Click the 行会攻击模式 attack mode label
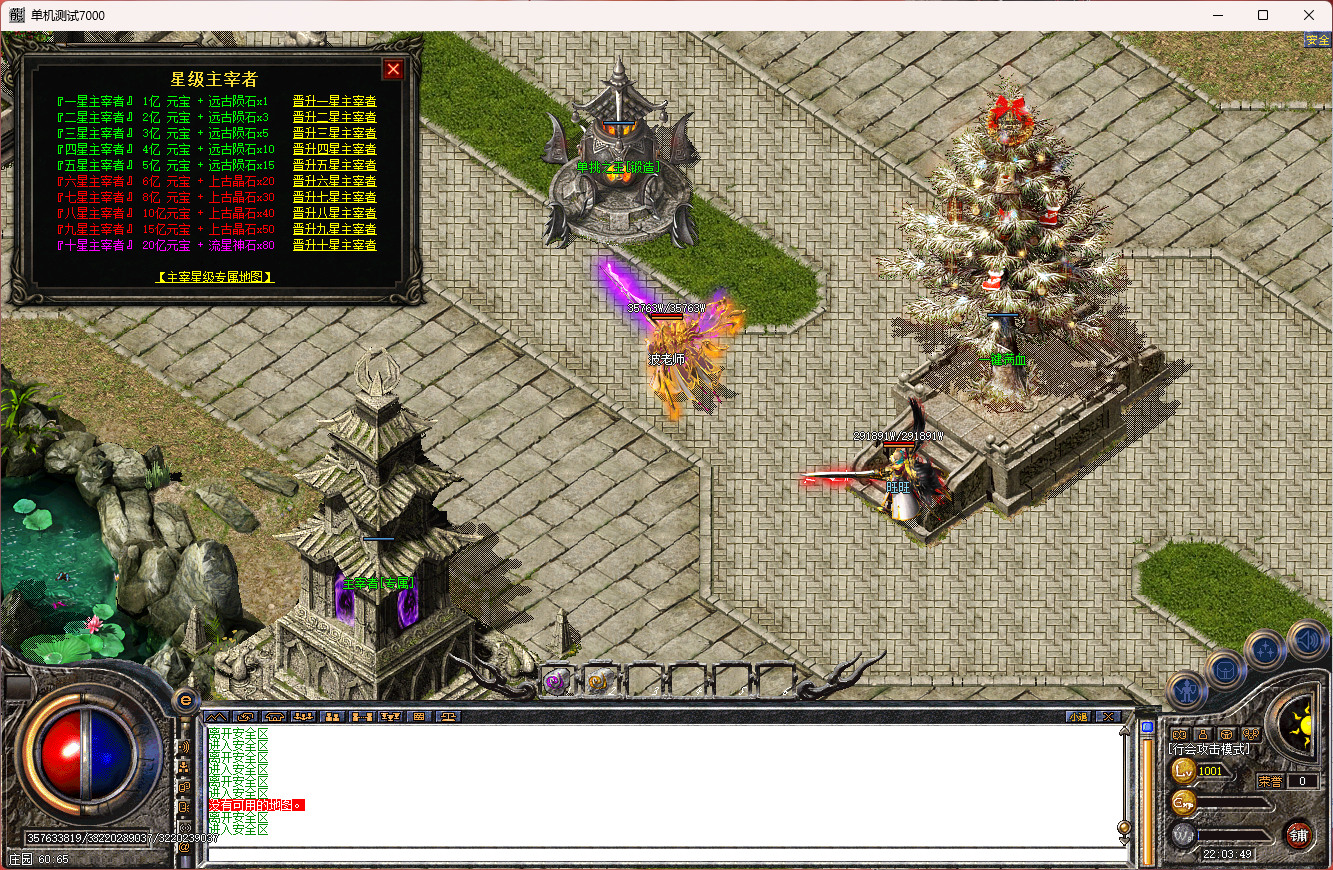The height and width of the screenshot is (870, 1333). (x=1208, y=749)
